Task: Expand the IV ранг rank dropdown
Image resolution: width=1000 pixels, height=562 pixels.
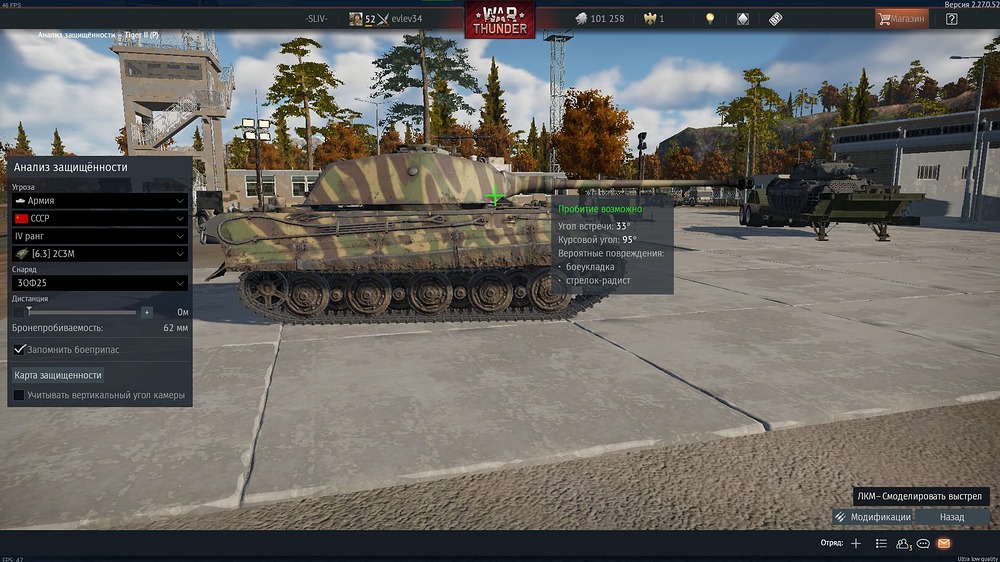Action: coord(99,236)
